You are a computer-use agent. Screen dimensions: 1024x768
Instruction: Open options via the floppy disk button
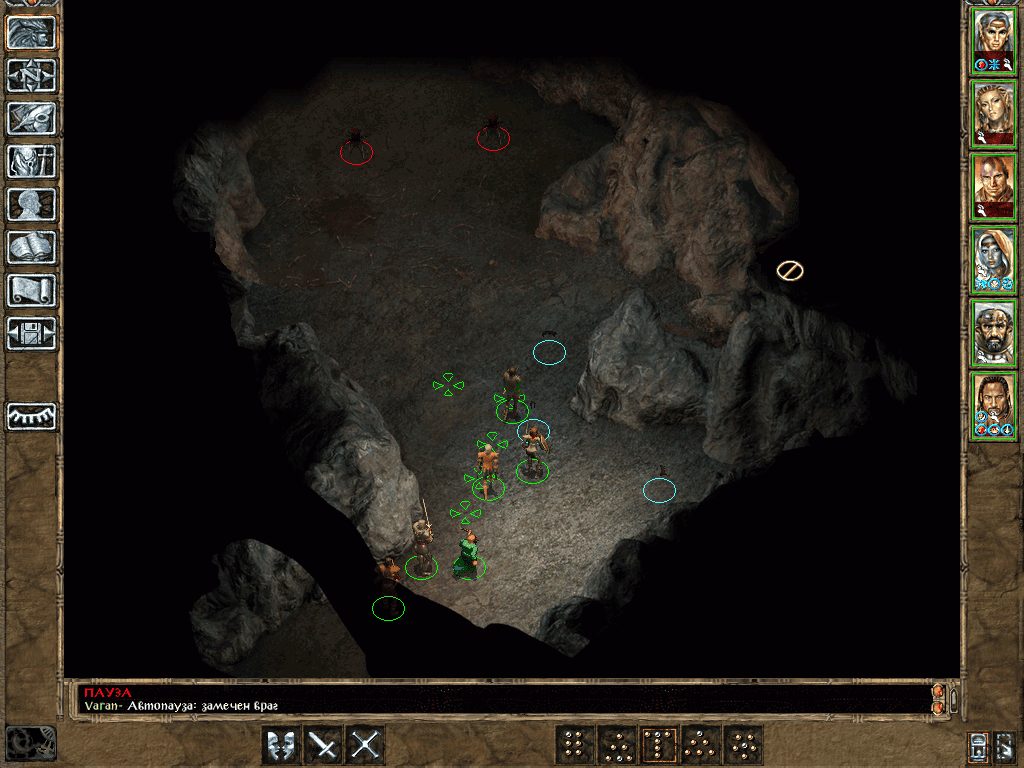[32, 333]
